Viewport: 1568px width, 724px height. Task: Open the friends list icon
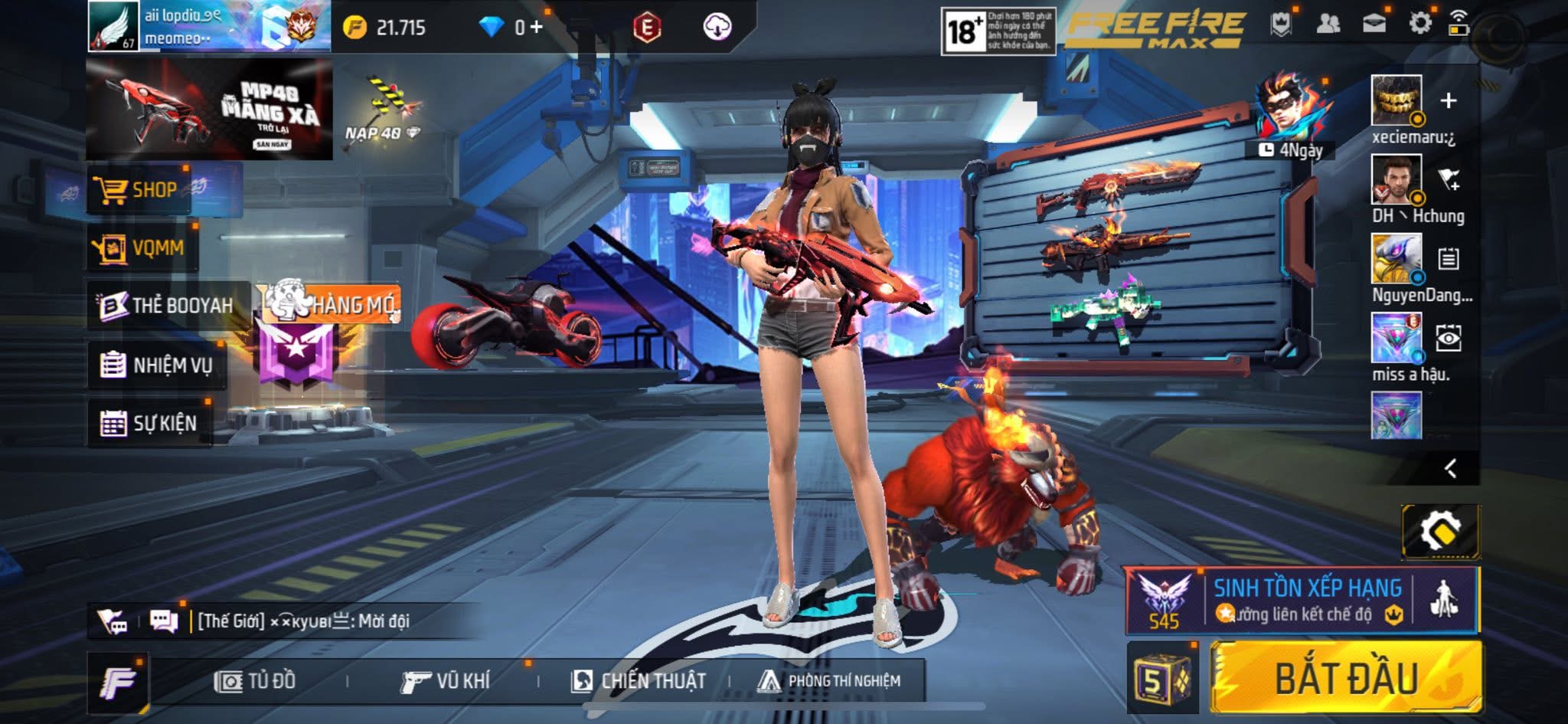click(x=1328, y=23)
